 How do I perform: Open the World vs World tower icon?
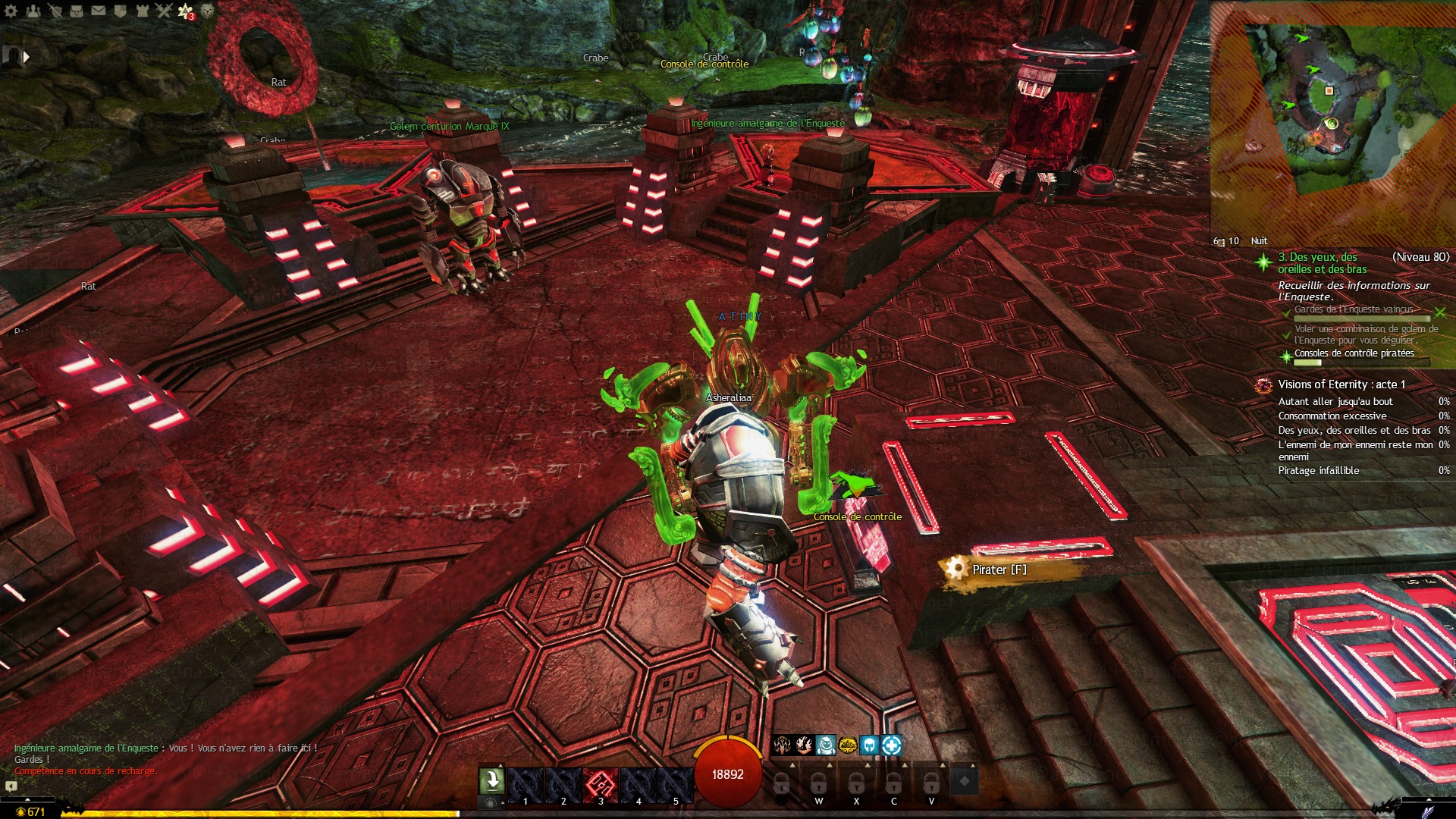point(142,11)
